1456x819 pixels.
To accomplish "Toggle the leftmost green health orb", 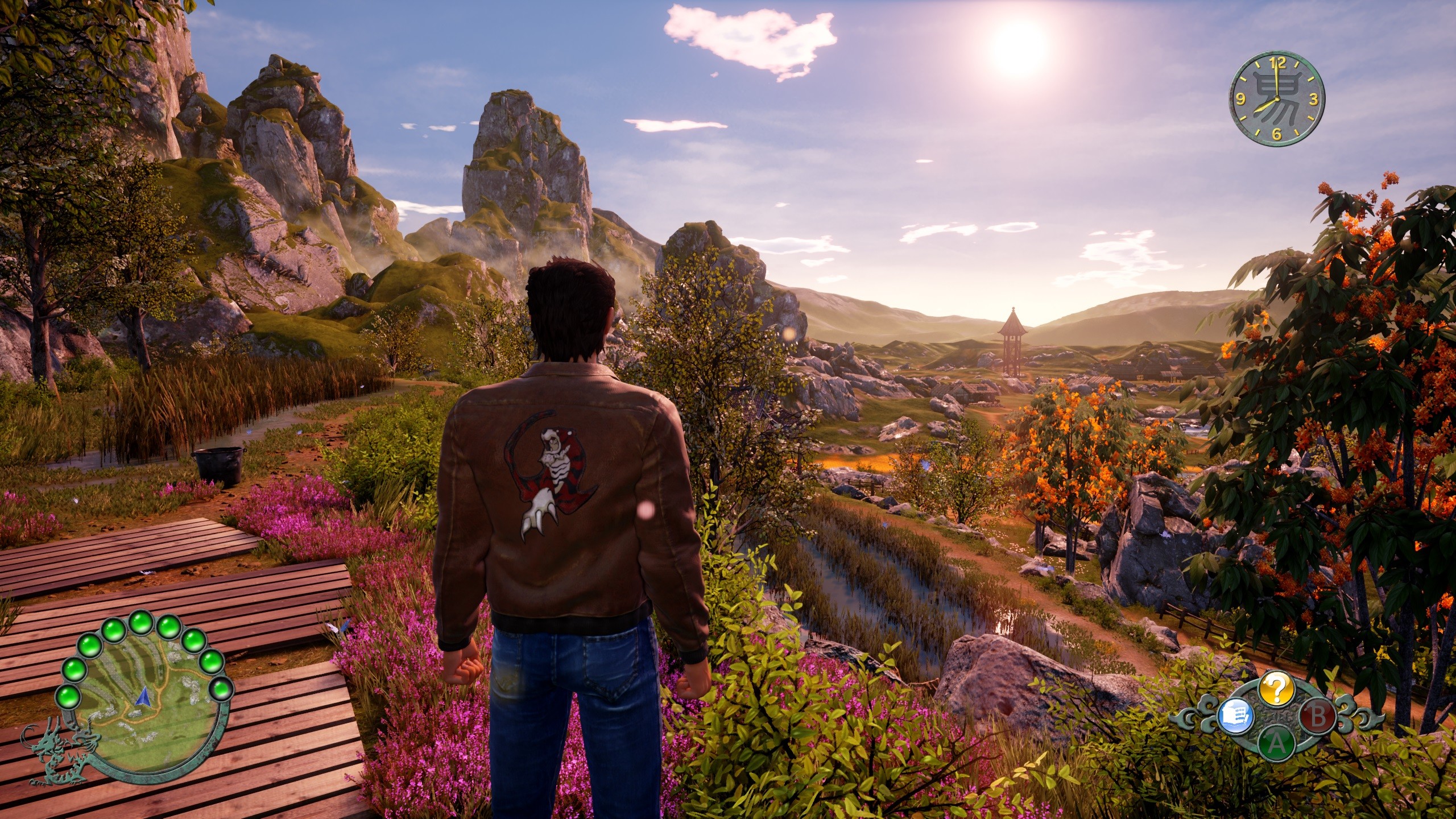I will click(67, 697).
